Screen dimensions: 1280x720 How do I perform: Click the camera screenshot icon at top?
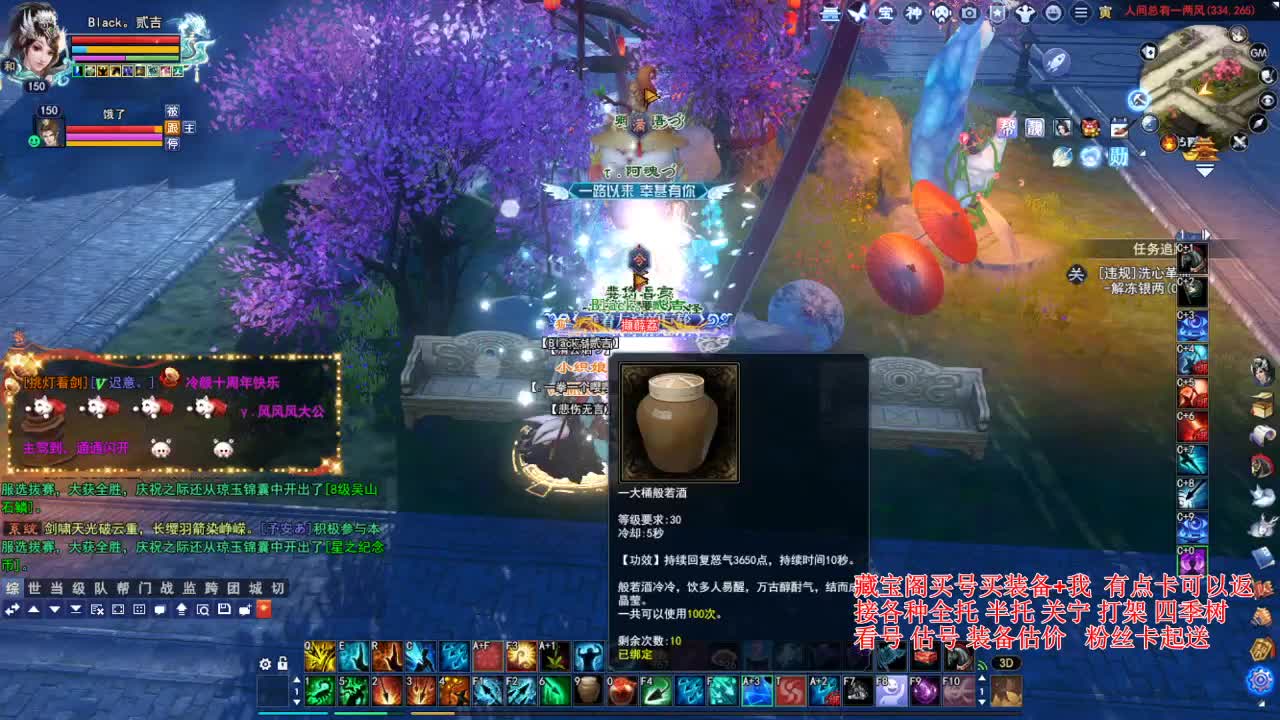pyautogui.click(x=969, y=13)
